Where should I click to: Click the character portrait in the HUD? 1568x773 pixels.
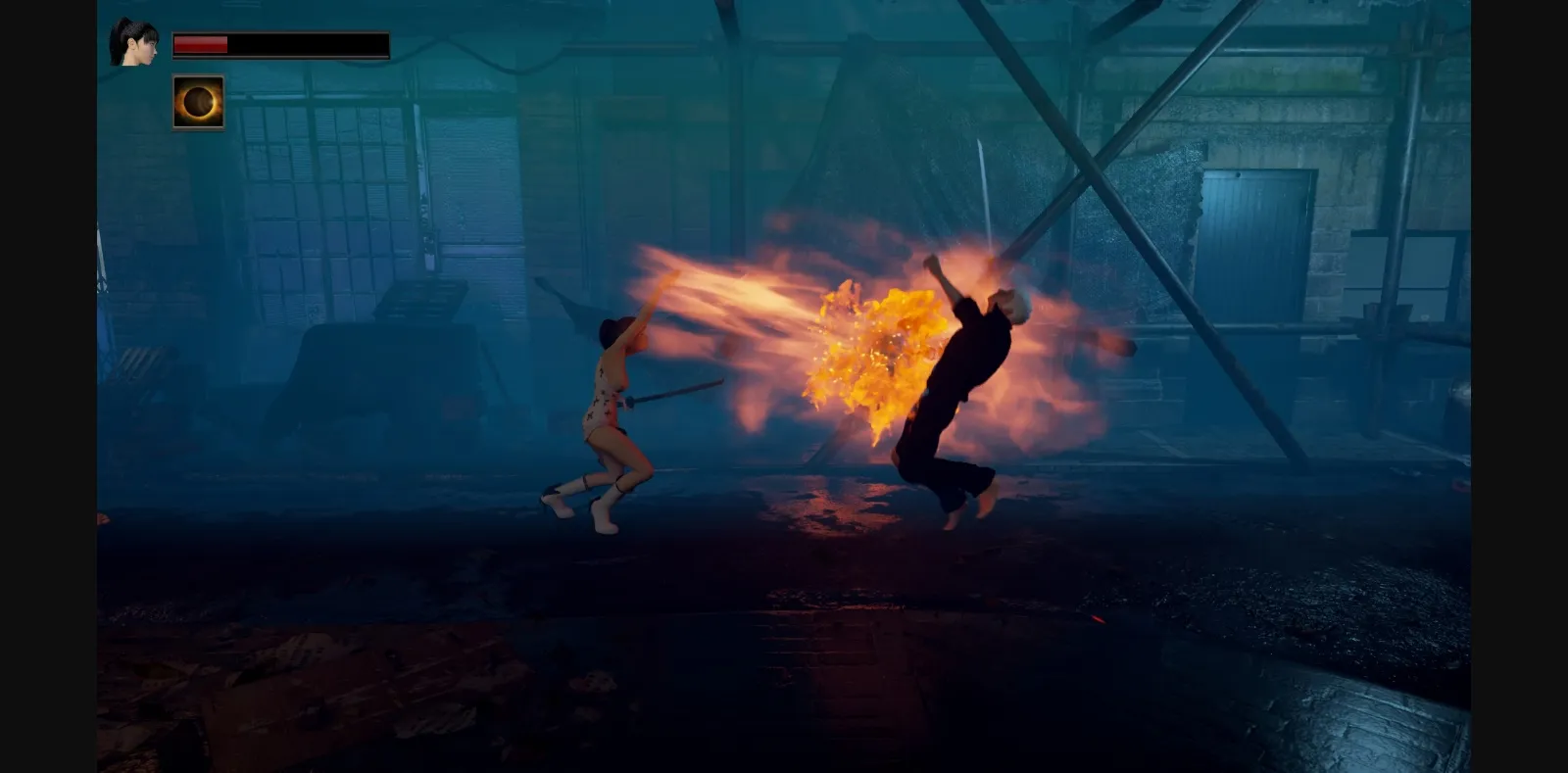[135, 39]
